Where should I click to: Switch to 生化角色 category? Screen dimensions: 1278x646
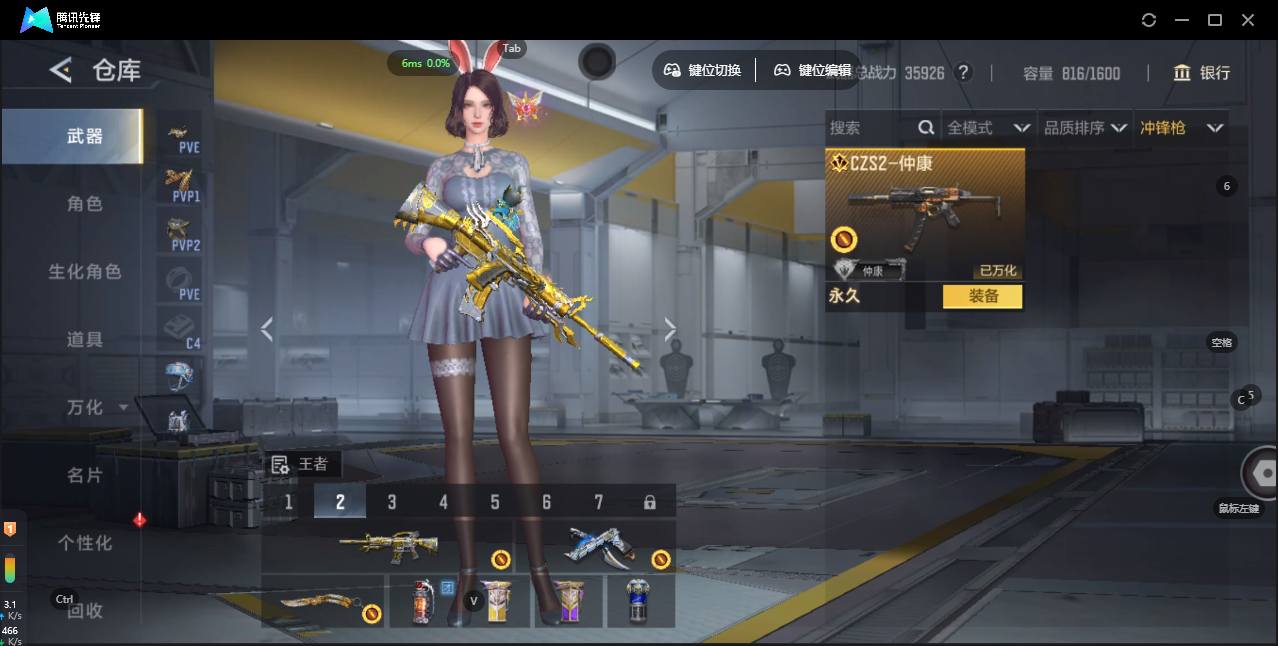click(x=84, y=272)
